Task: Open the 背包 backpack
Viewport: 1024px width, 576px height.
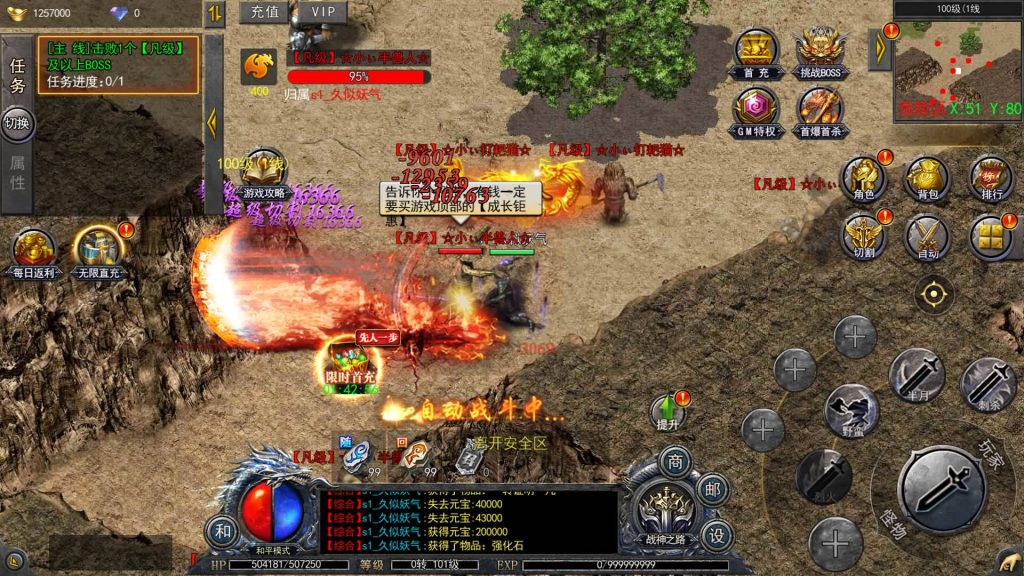Action: (x=926, y=179)
